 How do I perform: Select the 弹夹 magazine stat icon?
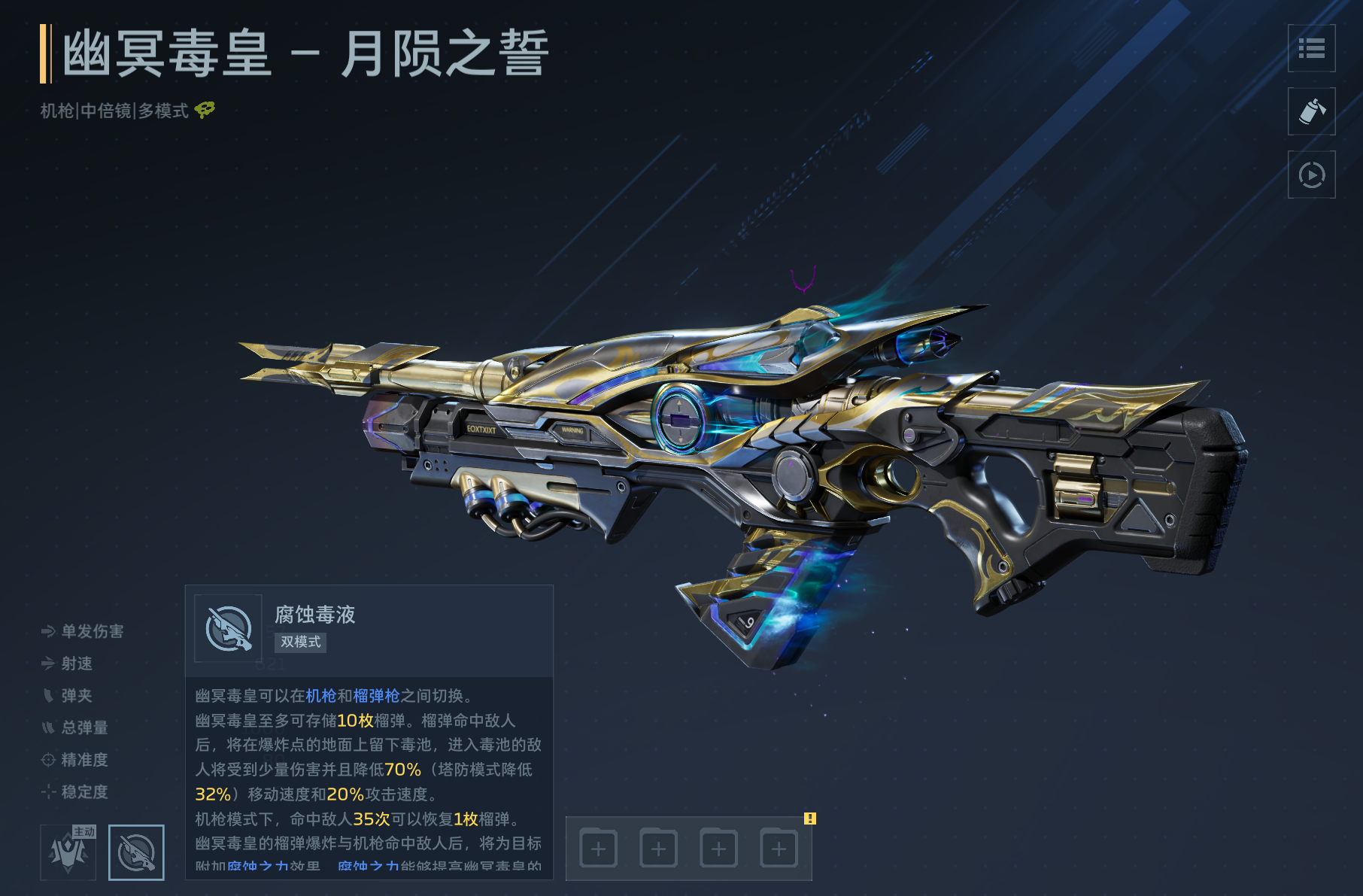47,696
